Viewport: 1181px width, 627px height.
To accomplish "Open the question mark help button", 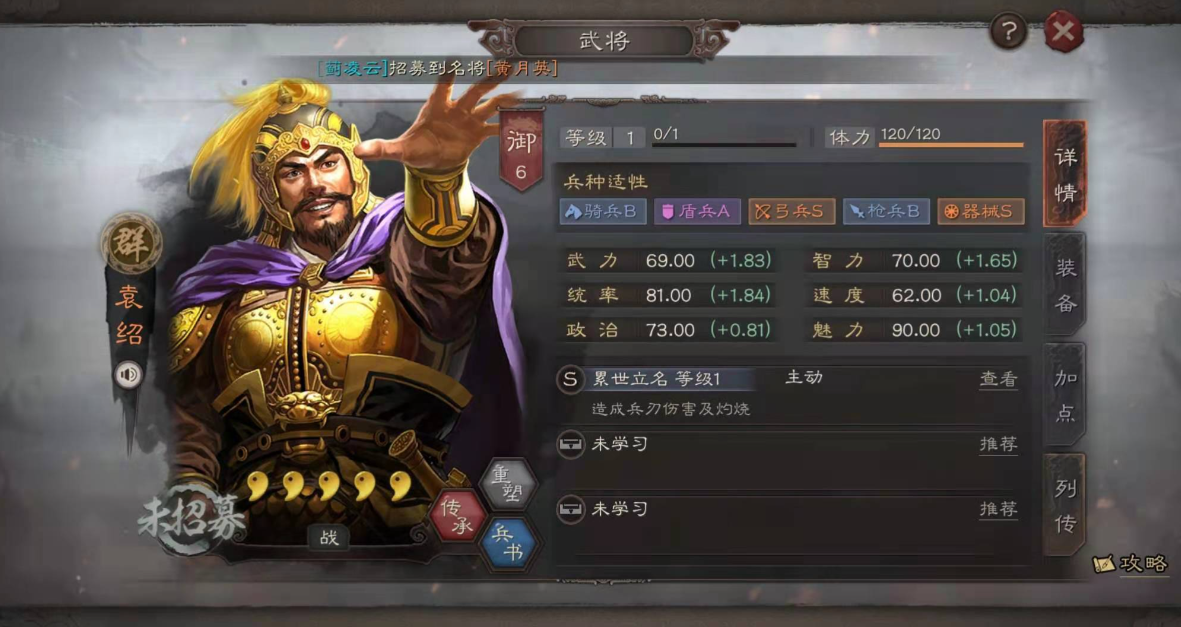I will pos(1009,34).
